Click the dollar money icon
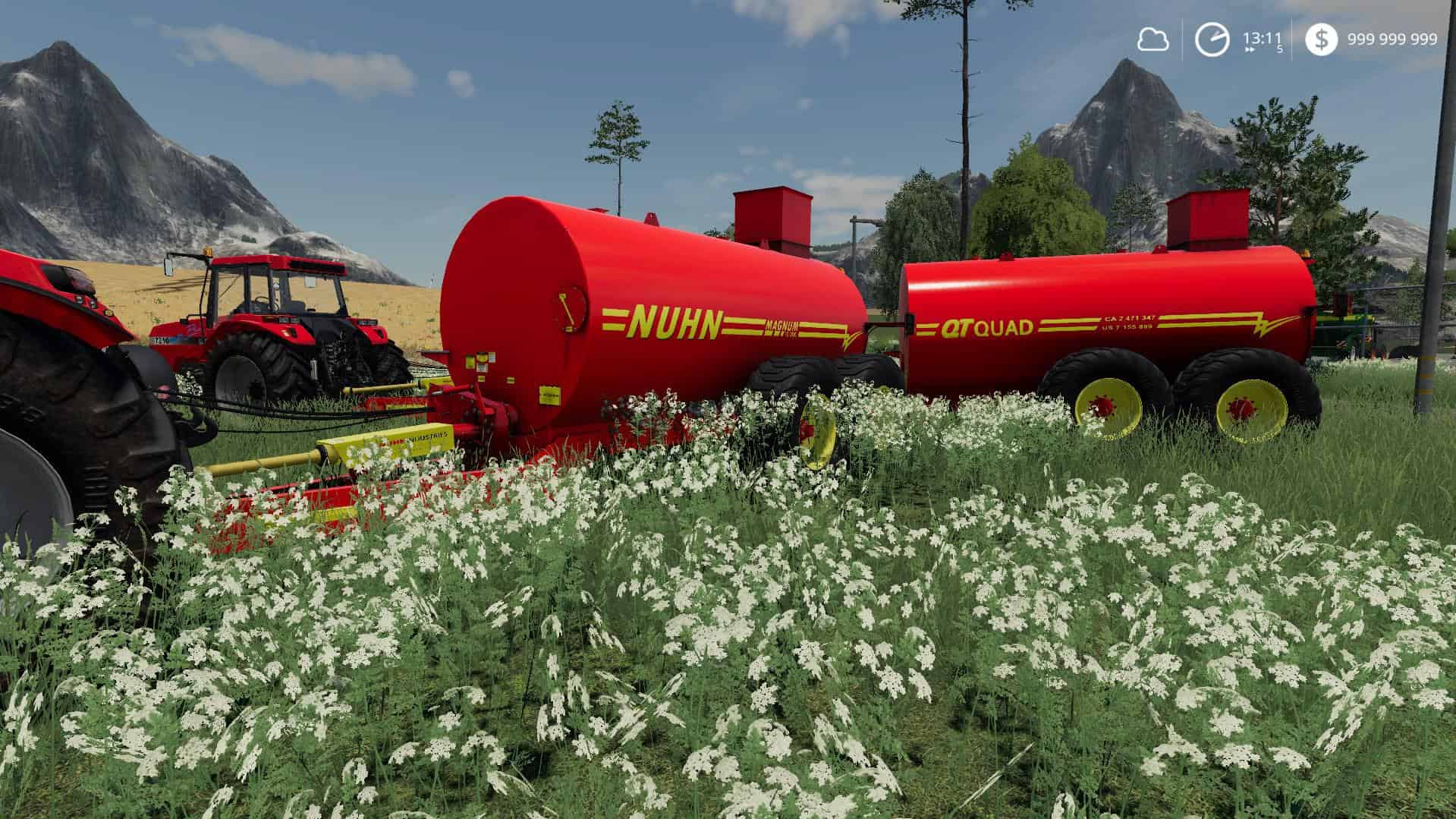Viewport: 1456px width, 819px height. (x=1321, y=40)
